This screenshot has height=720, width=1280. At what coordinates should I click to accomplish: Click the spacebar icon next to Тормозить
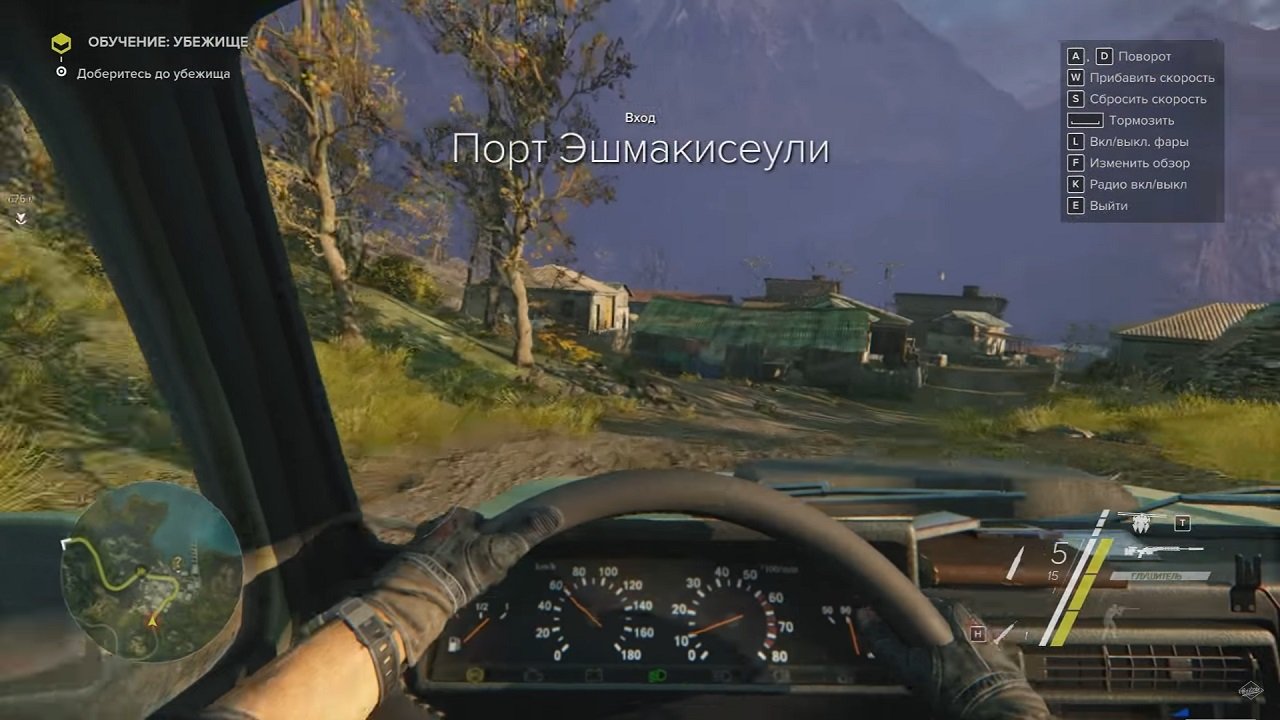point(1087,120)
